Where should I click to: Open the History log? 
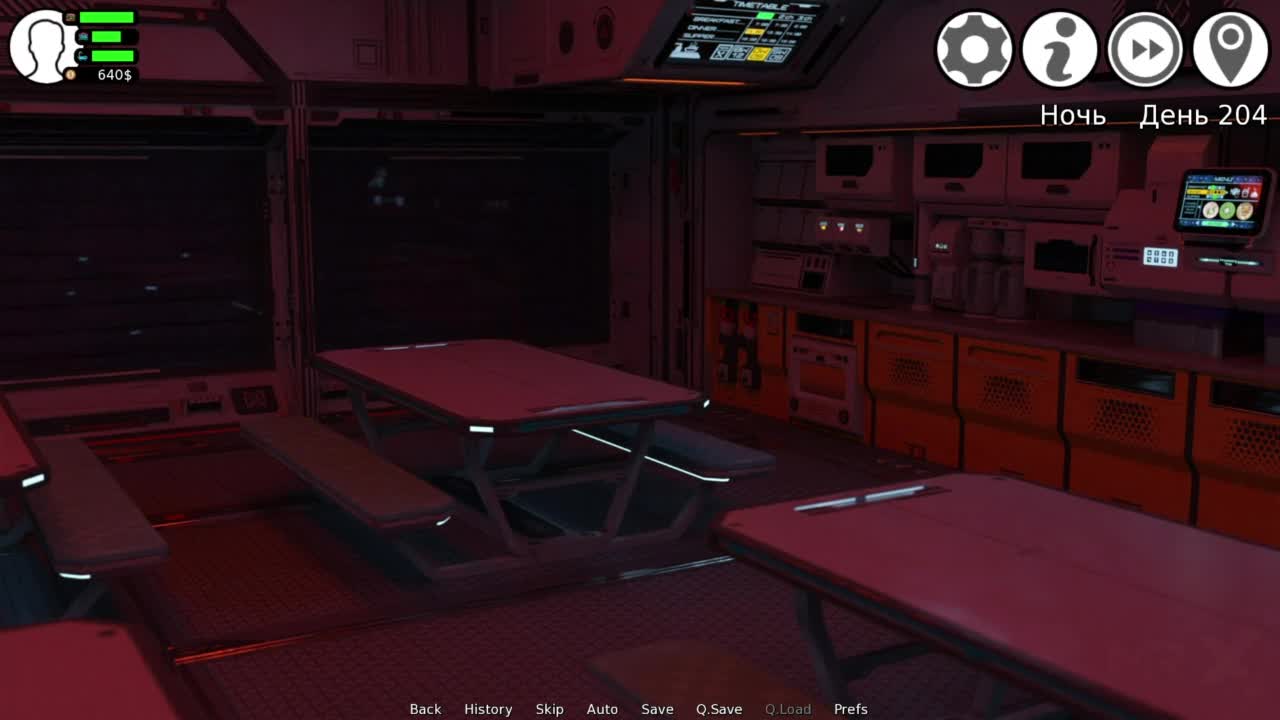[488, 709]
